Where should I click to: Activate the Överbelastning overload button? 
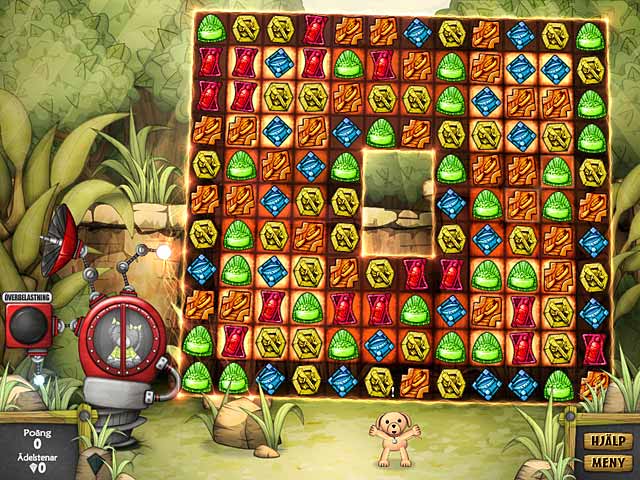pyautogui.click(x=31, y=325)
